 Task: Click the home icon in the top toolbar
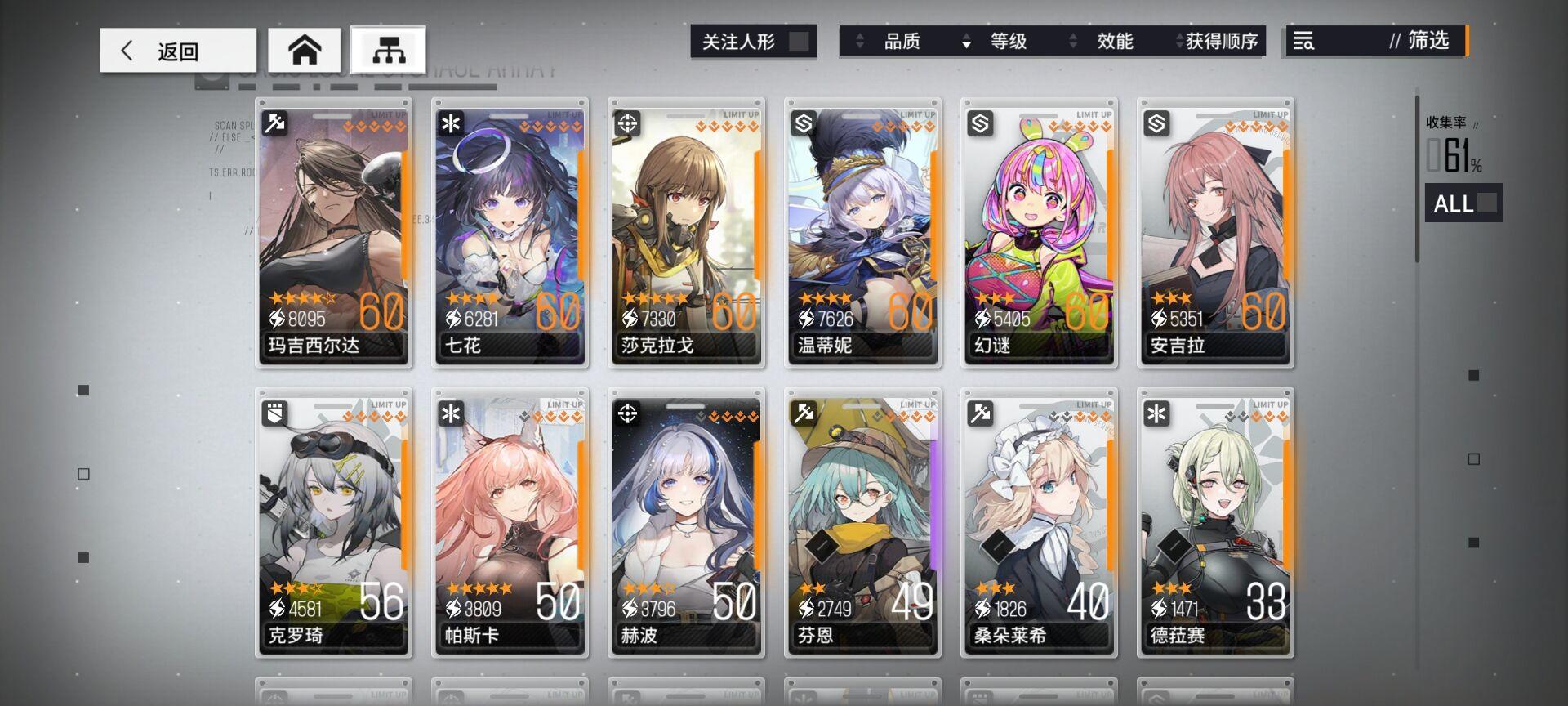click(x=306, y=50)
